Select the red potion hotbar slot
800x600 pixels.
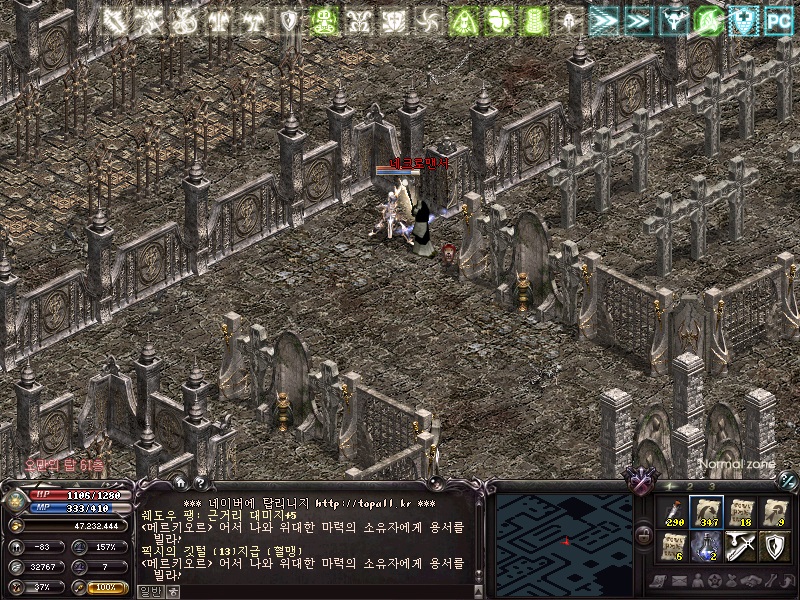[x=671, y=511]
